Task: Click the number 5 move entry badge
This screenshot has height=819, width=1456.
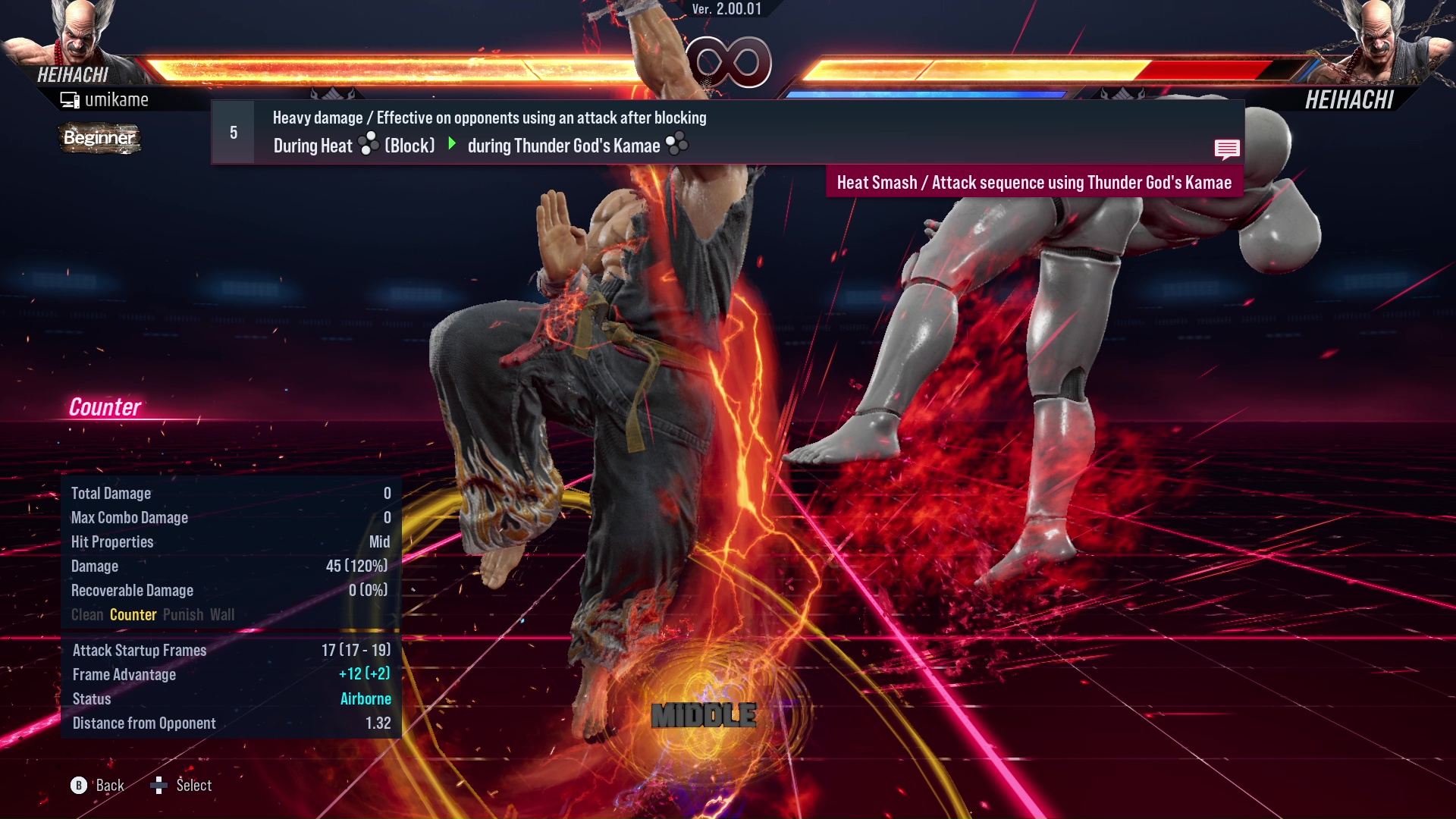Action: pos(232,132)
